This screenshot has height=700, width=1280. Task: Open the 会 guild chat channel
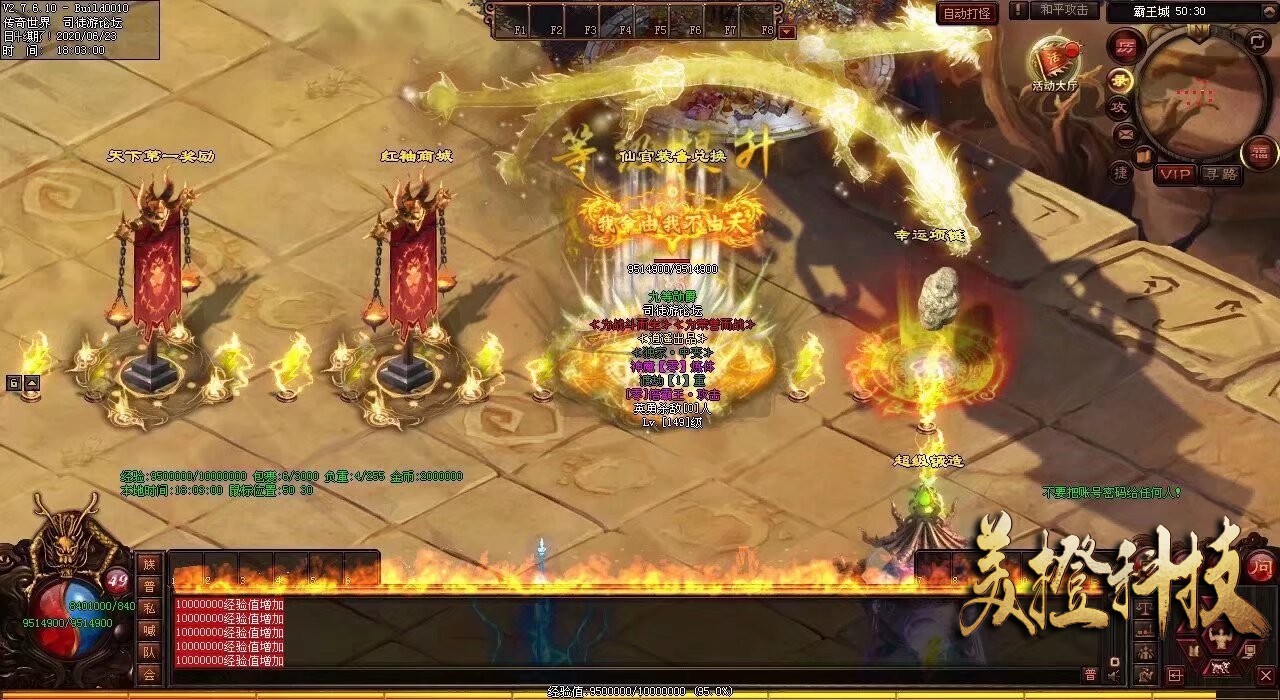[149, 674]
